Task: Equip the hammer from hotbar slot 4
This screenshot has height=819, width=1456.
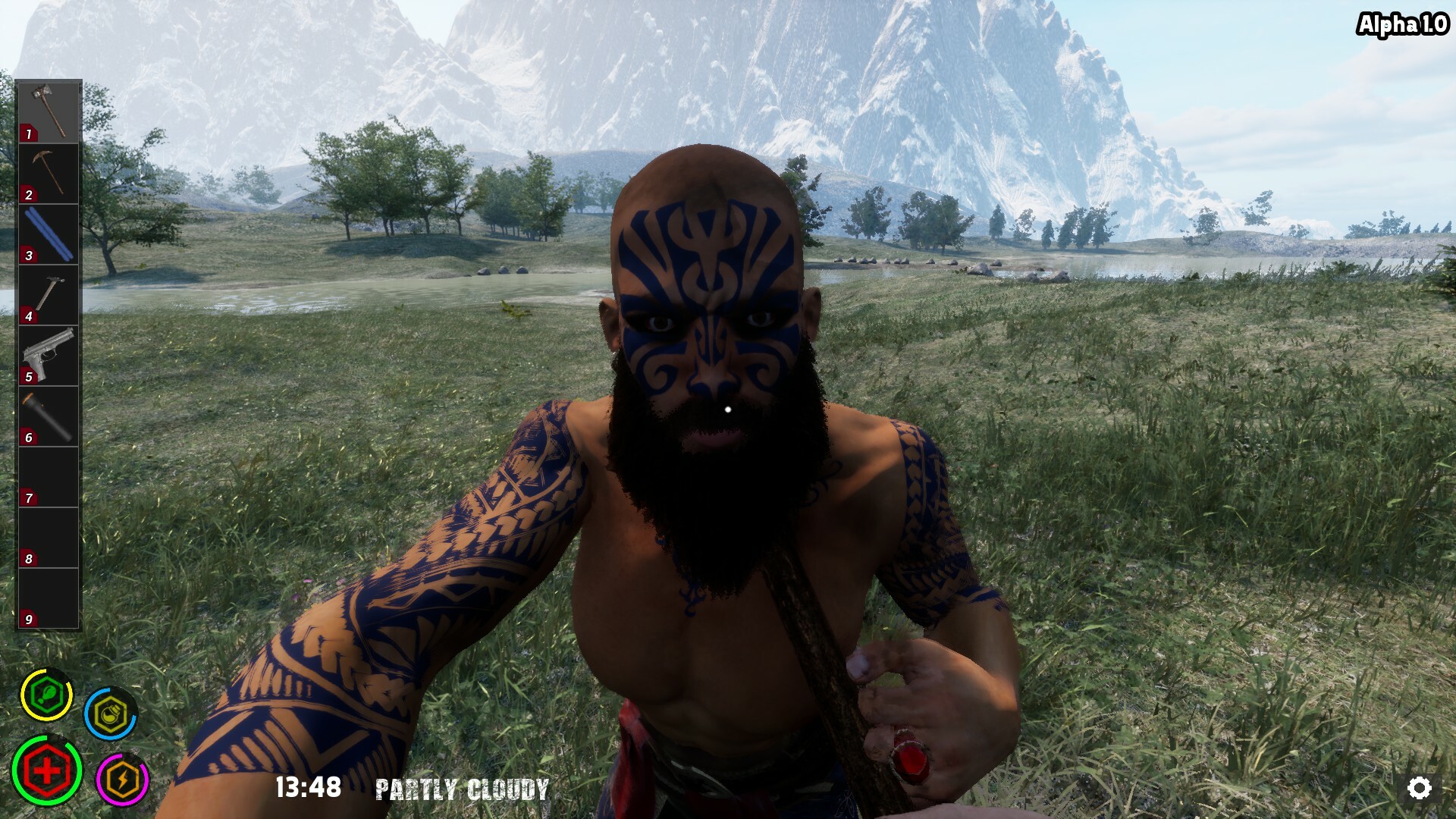Action: (x=47, y=292)
